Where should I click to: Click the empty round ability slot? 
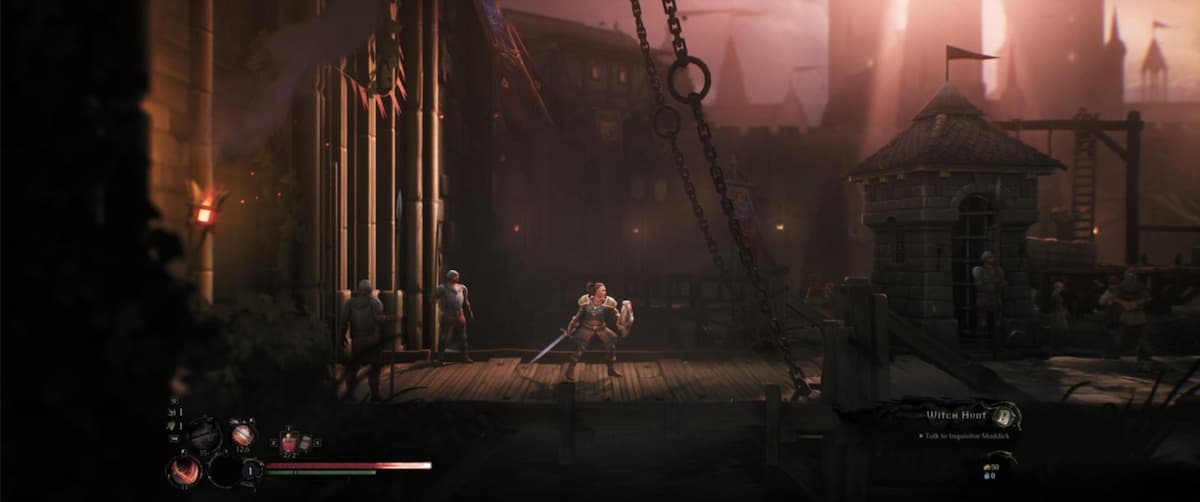tap(224, 469)
